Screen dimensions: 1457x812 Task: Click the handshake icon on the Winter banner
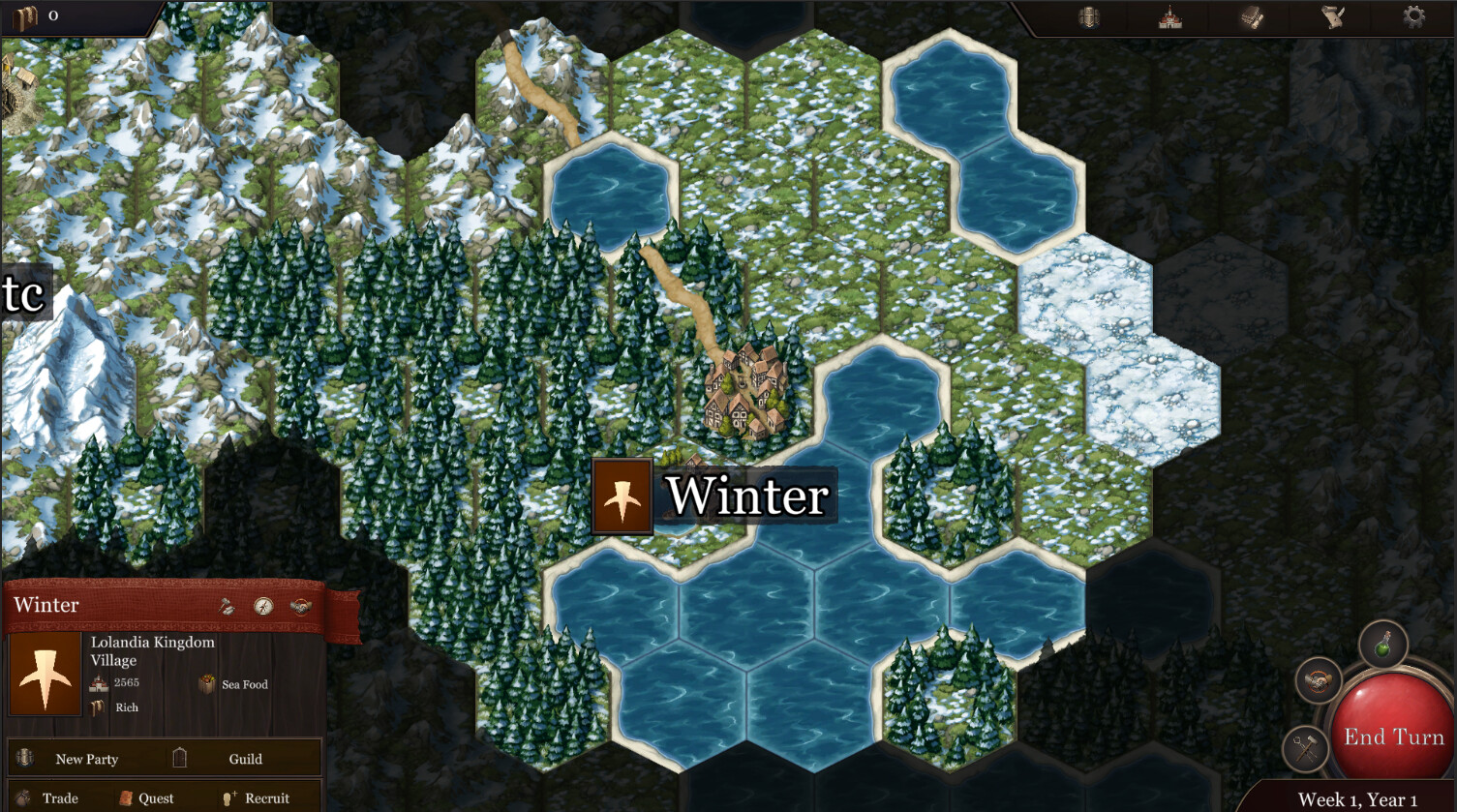pos(300,607)
